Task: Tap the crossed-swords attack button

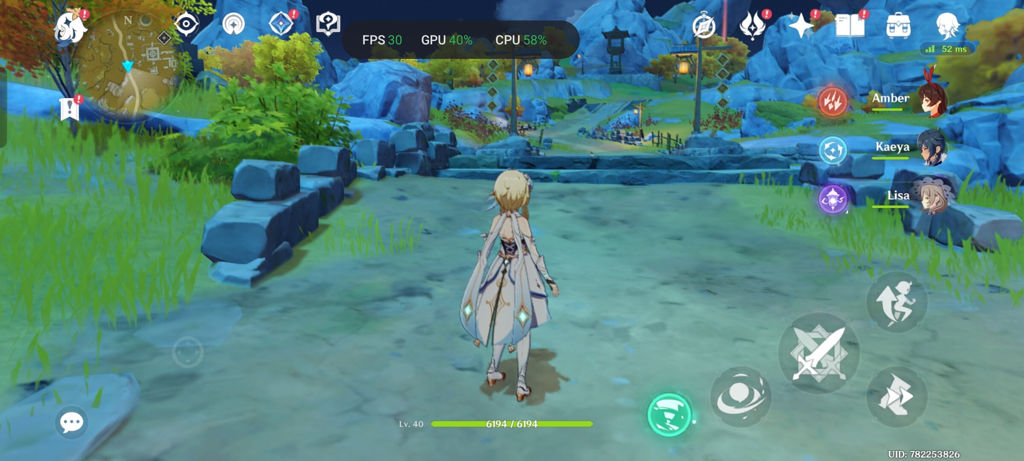Action: 819,352
